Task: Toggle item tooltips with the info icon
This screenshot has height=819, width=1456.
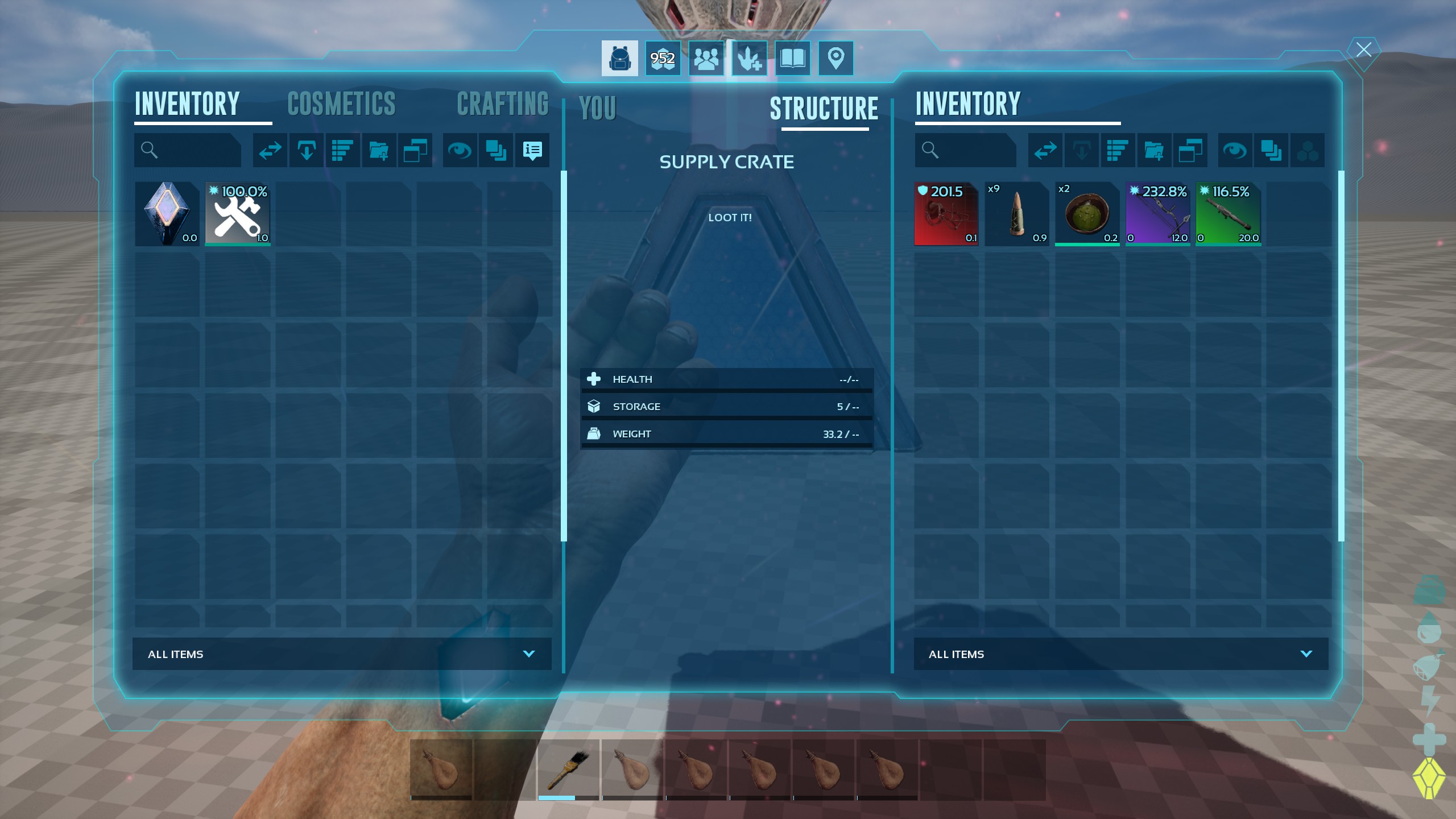Action: [532, 150]
